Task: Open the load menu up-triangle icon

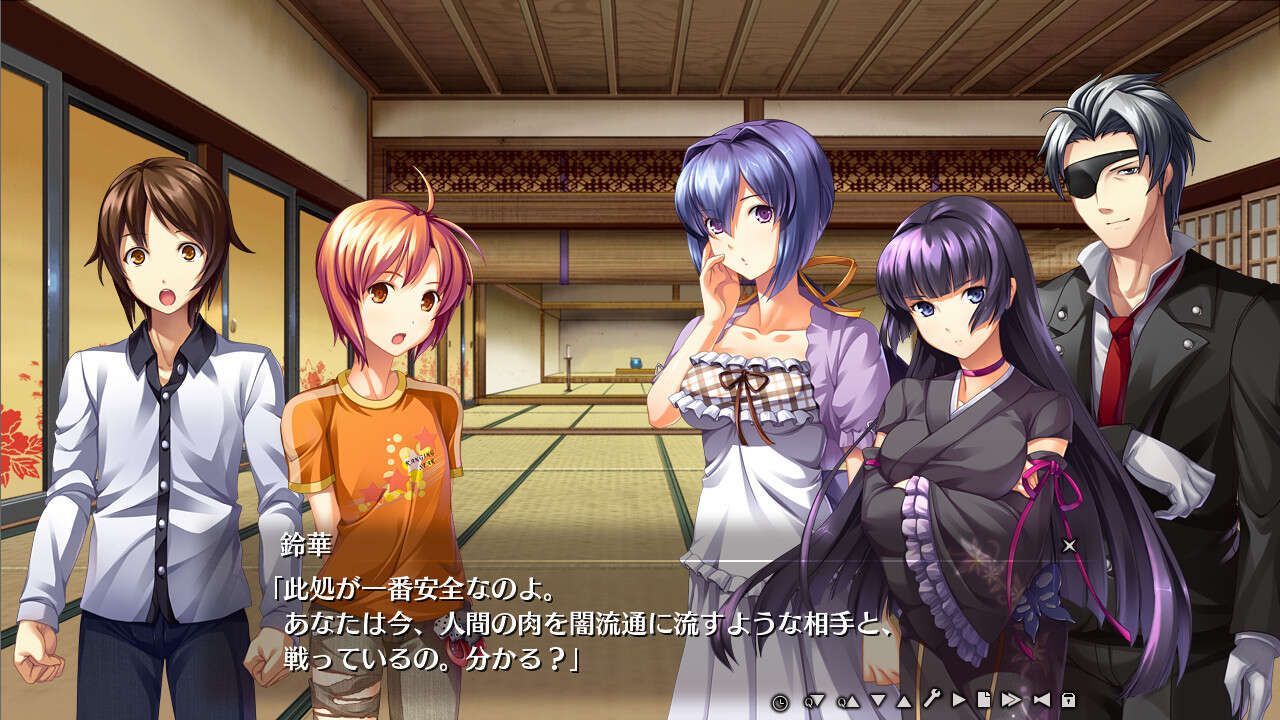Action: (903, 700)
